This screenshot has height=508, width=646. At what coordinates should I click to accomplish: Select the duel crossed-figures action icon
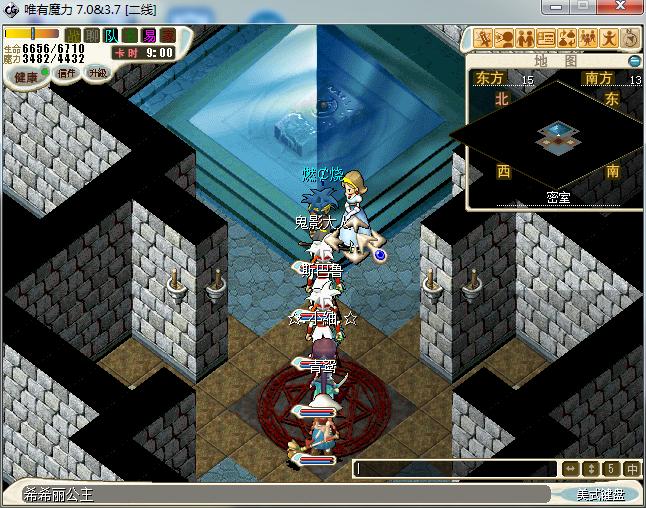pos(483,38)
